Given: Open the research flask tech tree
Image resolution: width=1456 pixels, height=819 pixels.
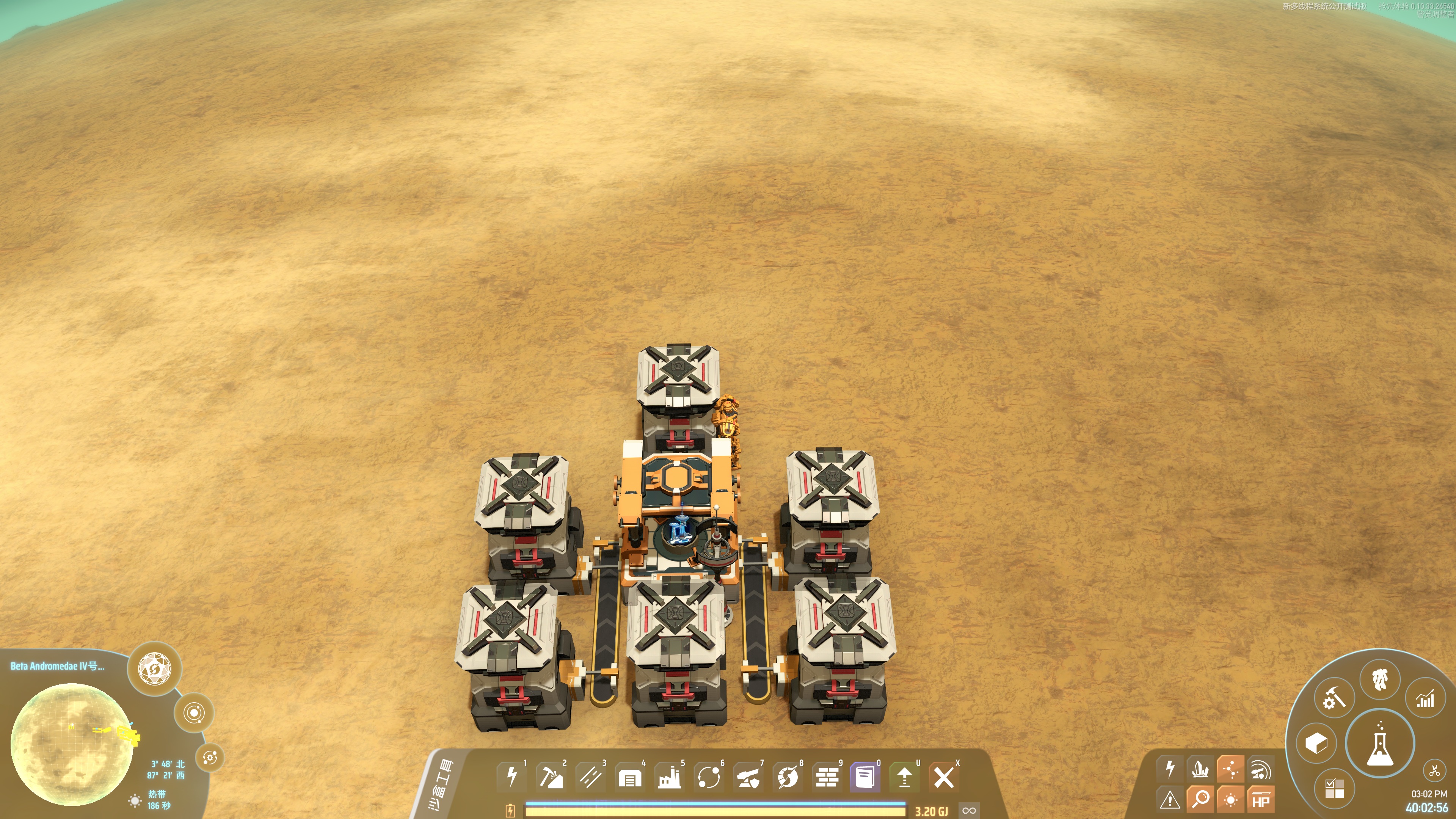Looking at the screenshot, I should tap(1380, 743).
